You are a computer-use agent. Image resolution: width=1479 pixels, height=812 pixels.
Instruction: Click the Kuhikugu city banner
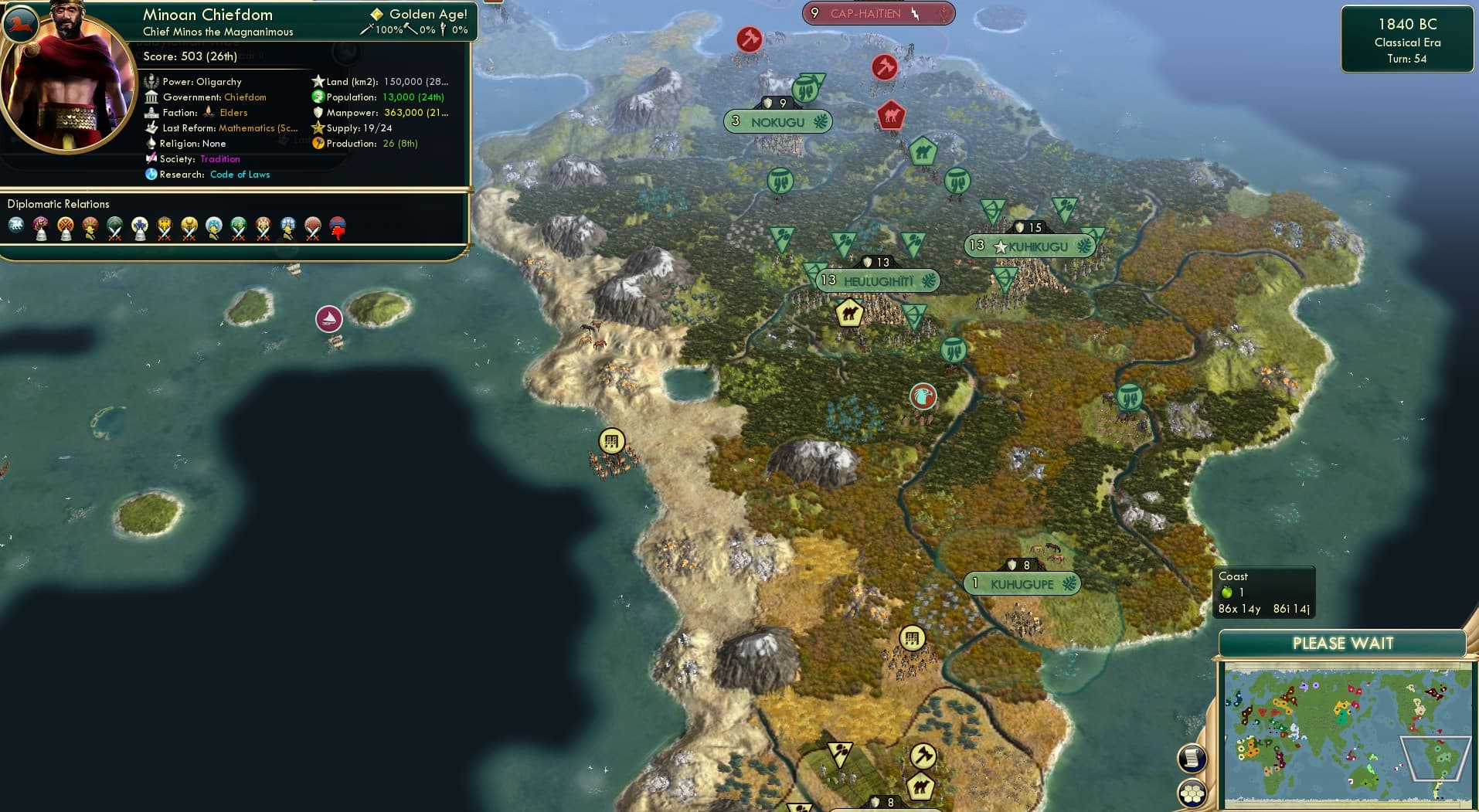tap(1028, 246)
